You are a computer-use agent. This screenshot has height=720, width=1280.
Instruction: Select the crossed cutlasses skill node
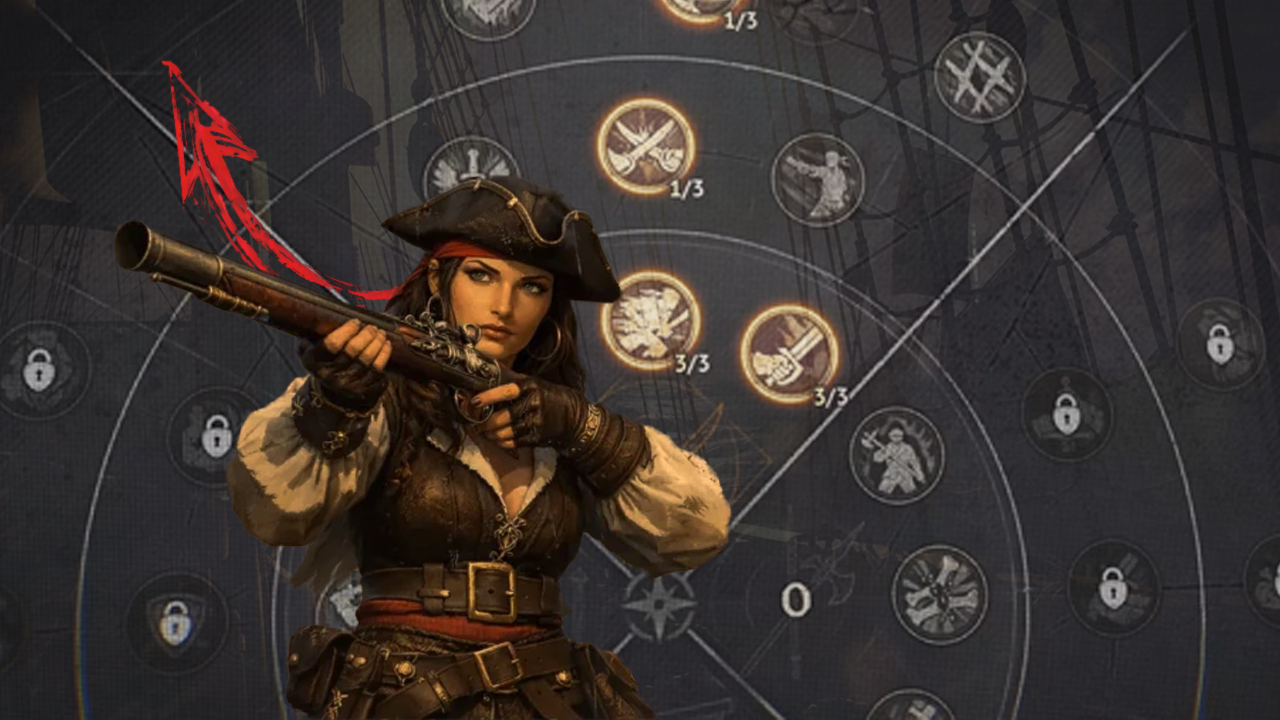click(x=646, y=146)
